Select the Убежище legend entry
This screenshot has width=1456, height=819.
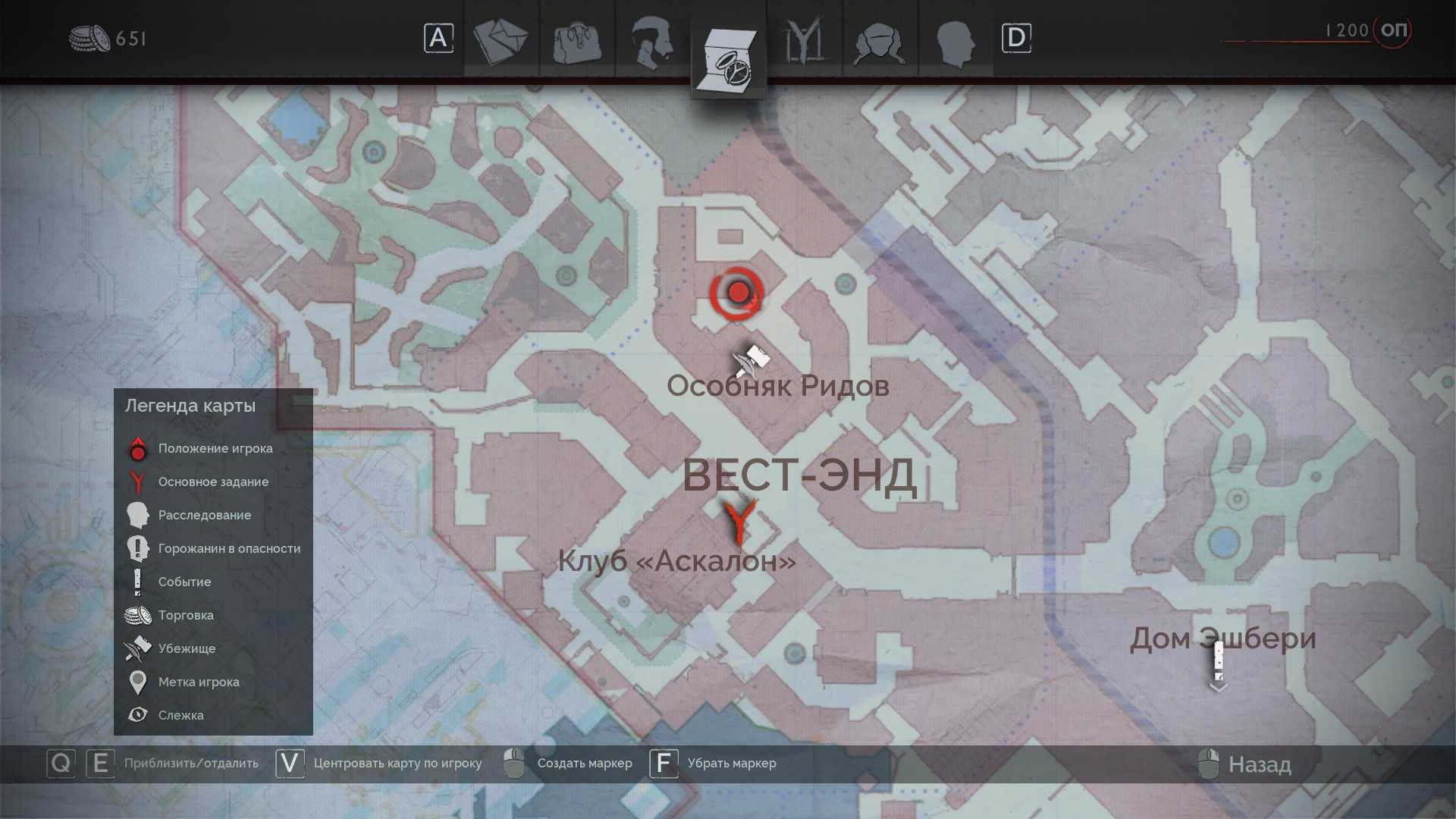[x=187, y=648]
